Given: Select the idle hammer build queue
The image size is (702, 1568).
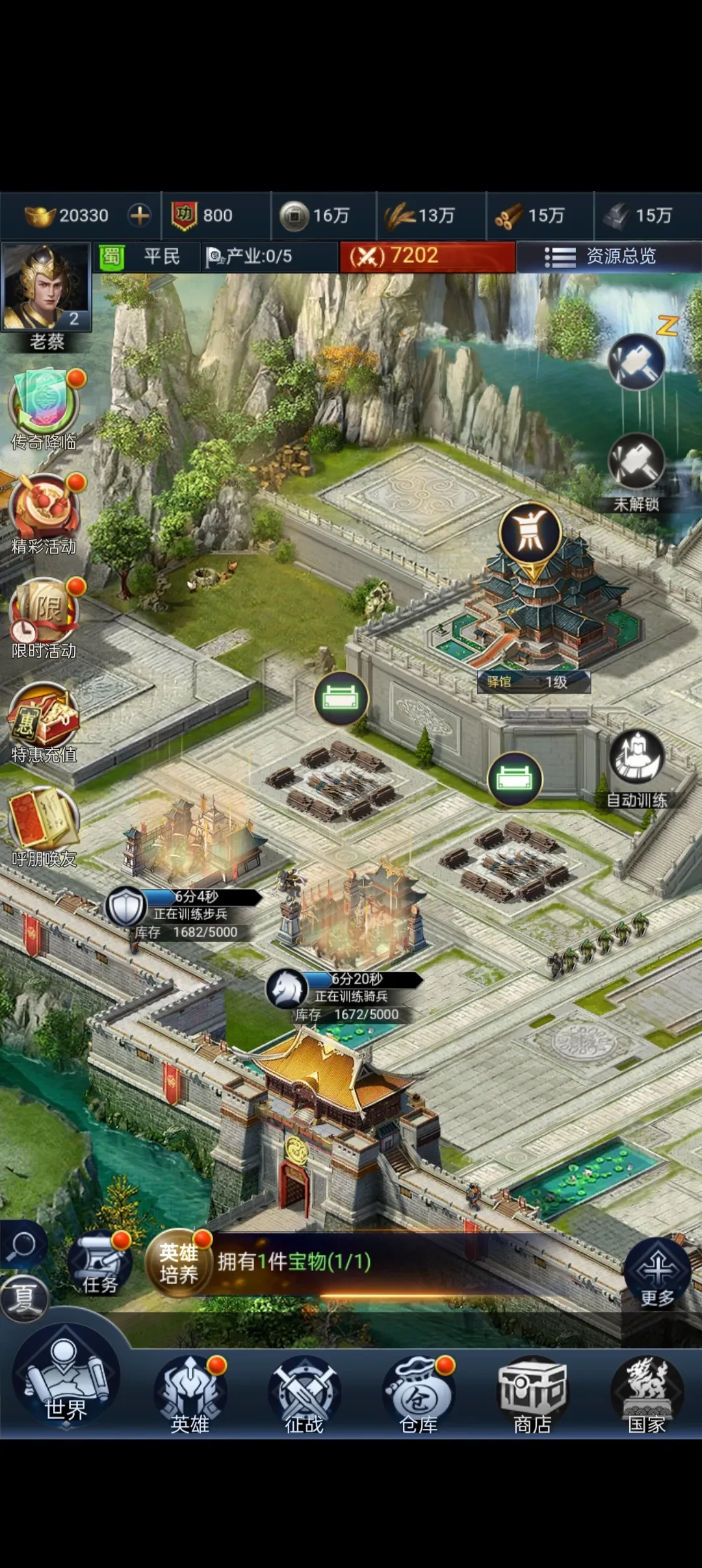Looking at the screenshot, I should pos(637,361).
